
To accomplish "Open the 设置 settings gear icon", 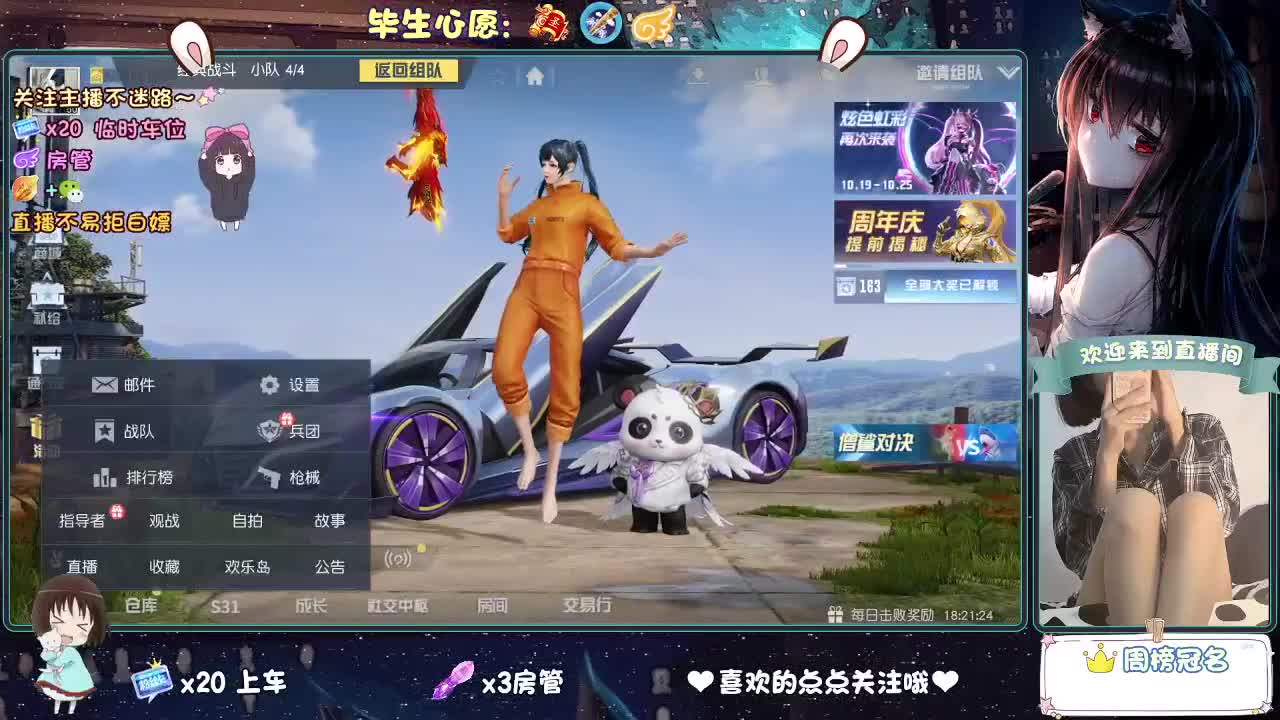I will pyautogui.click(x=268, y=383).
